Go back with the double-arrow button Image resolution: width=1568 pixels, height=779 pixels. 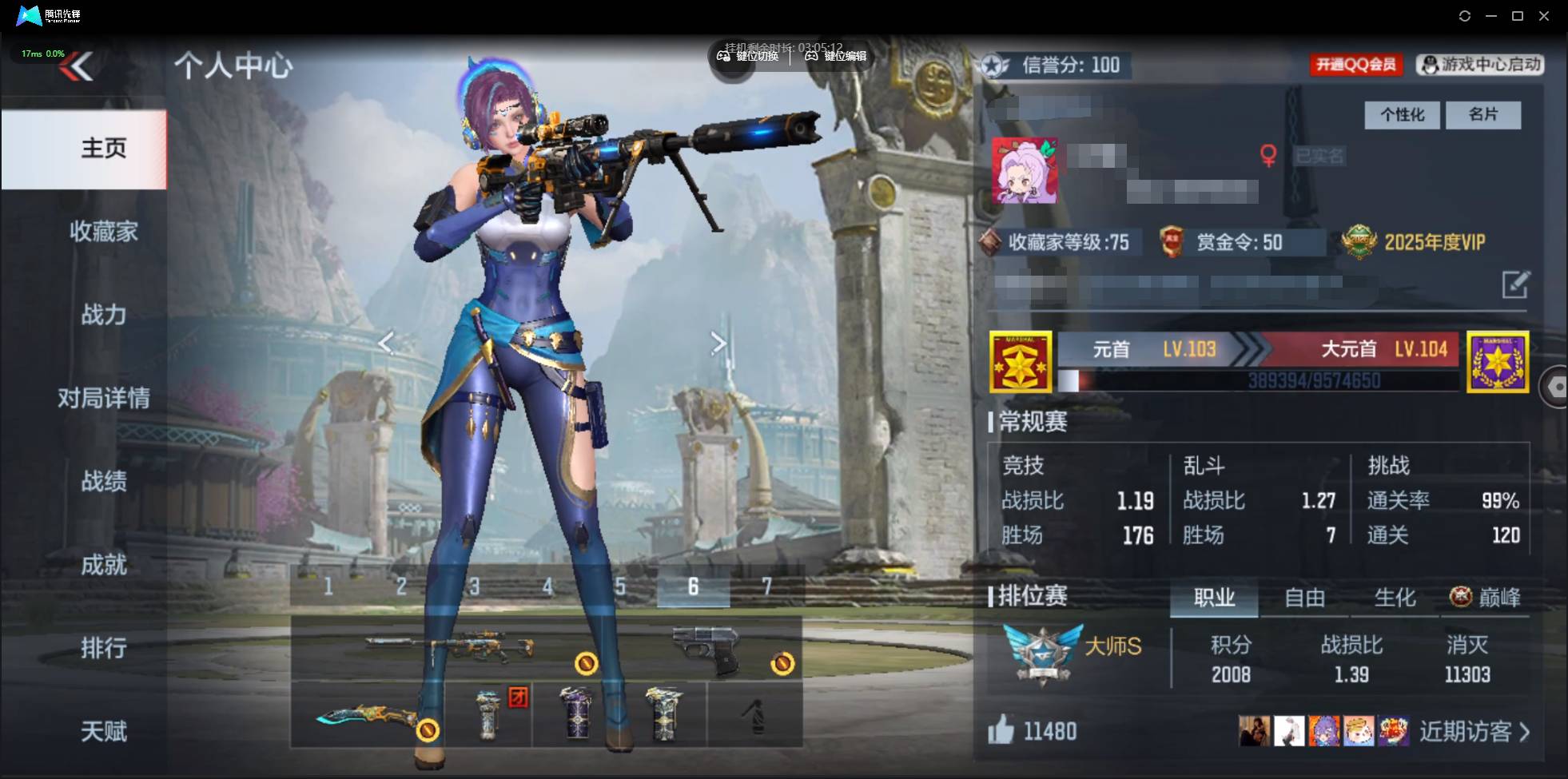click(x=77, y=66)
